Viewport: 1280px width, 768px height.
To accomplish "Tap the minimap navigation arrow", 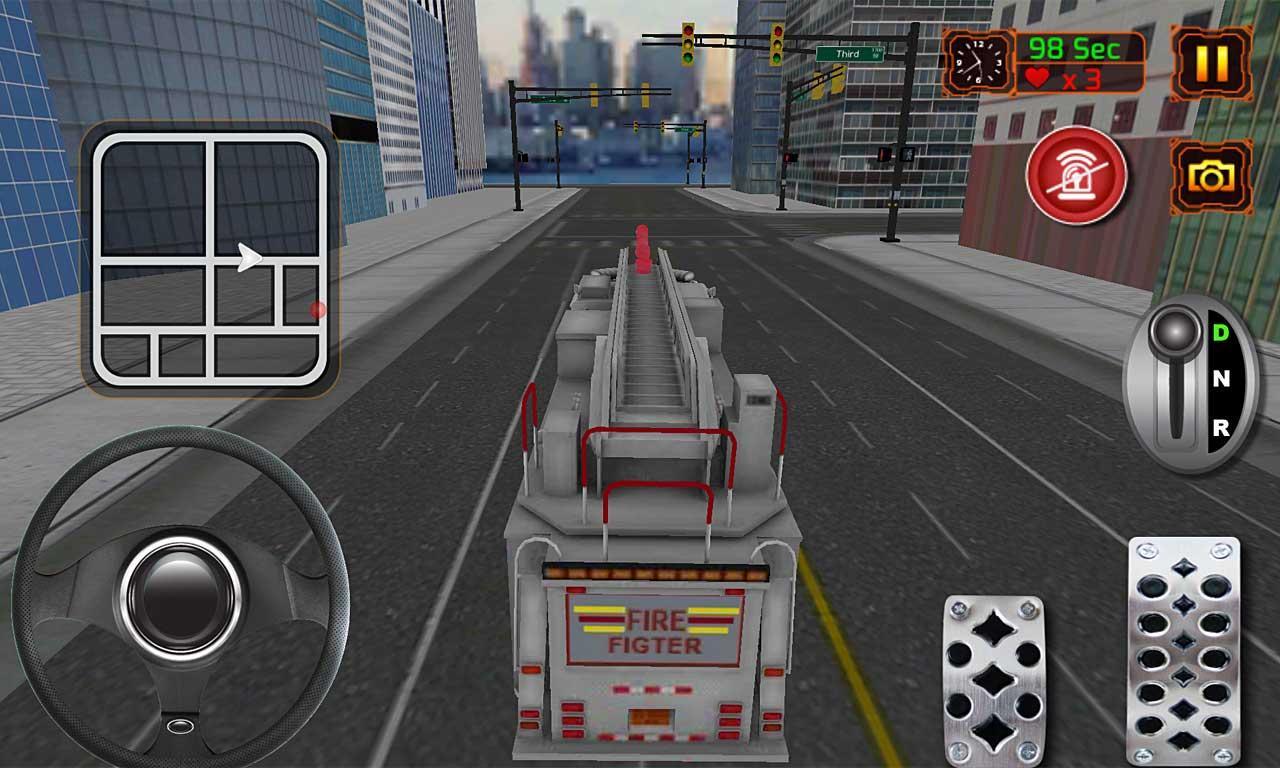I will [x=246, y=255].
